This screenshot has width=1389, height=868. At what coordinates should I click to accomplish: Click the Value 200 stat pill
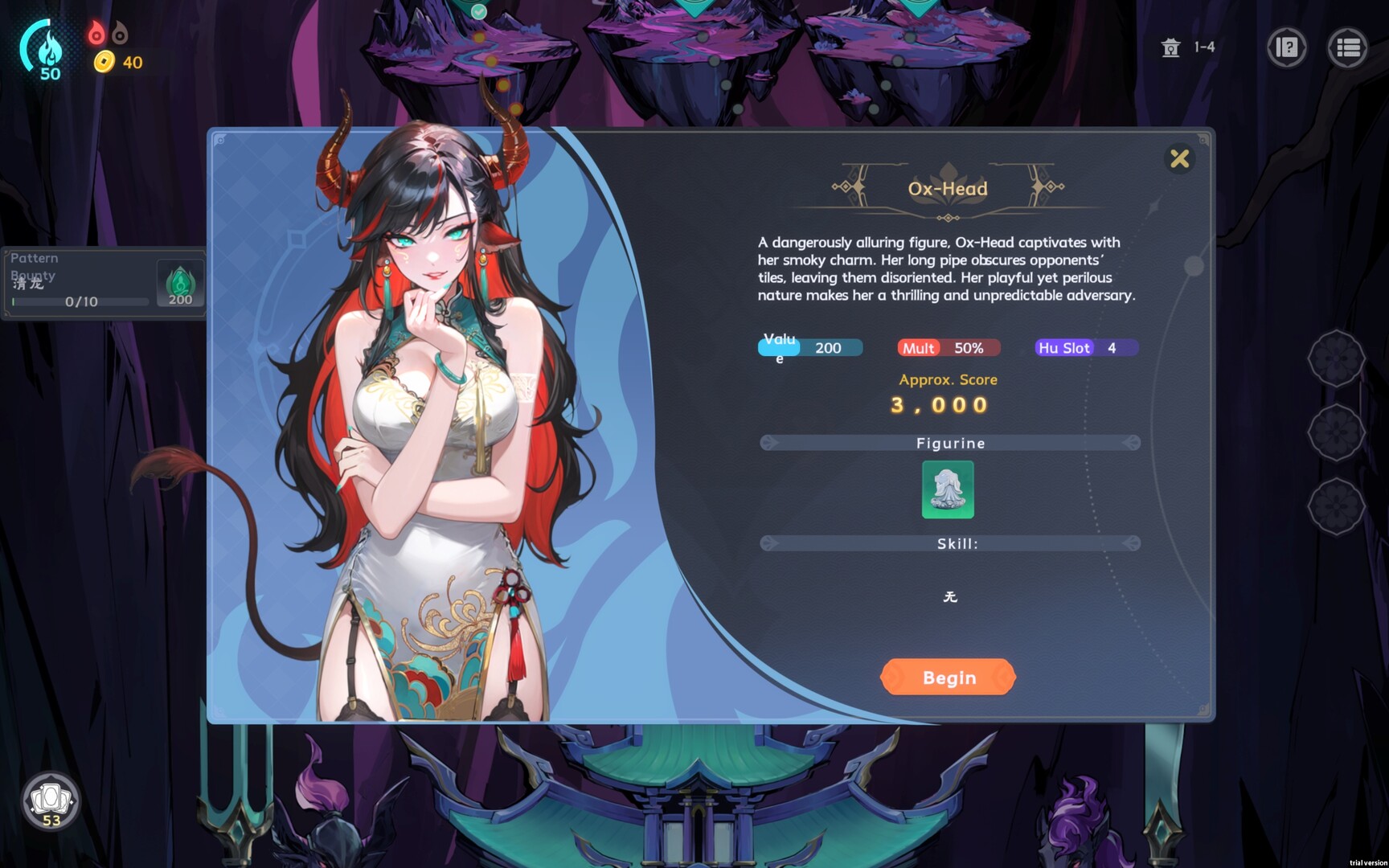(808, 348)
